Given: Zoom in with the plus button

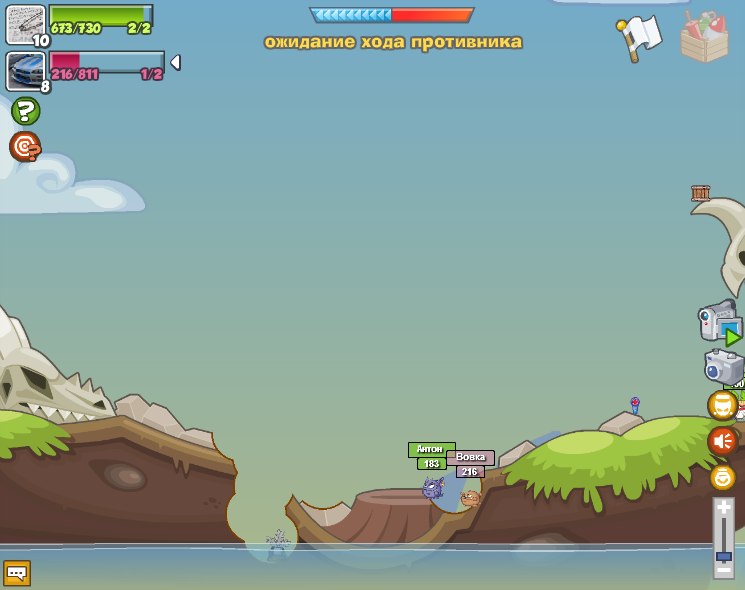Looking at the screenshot, I should pos(723,507).
